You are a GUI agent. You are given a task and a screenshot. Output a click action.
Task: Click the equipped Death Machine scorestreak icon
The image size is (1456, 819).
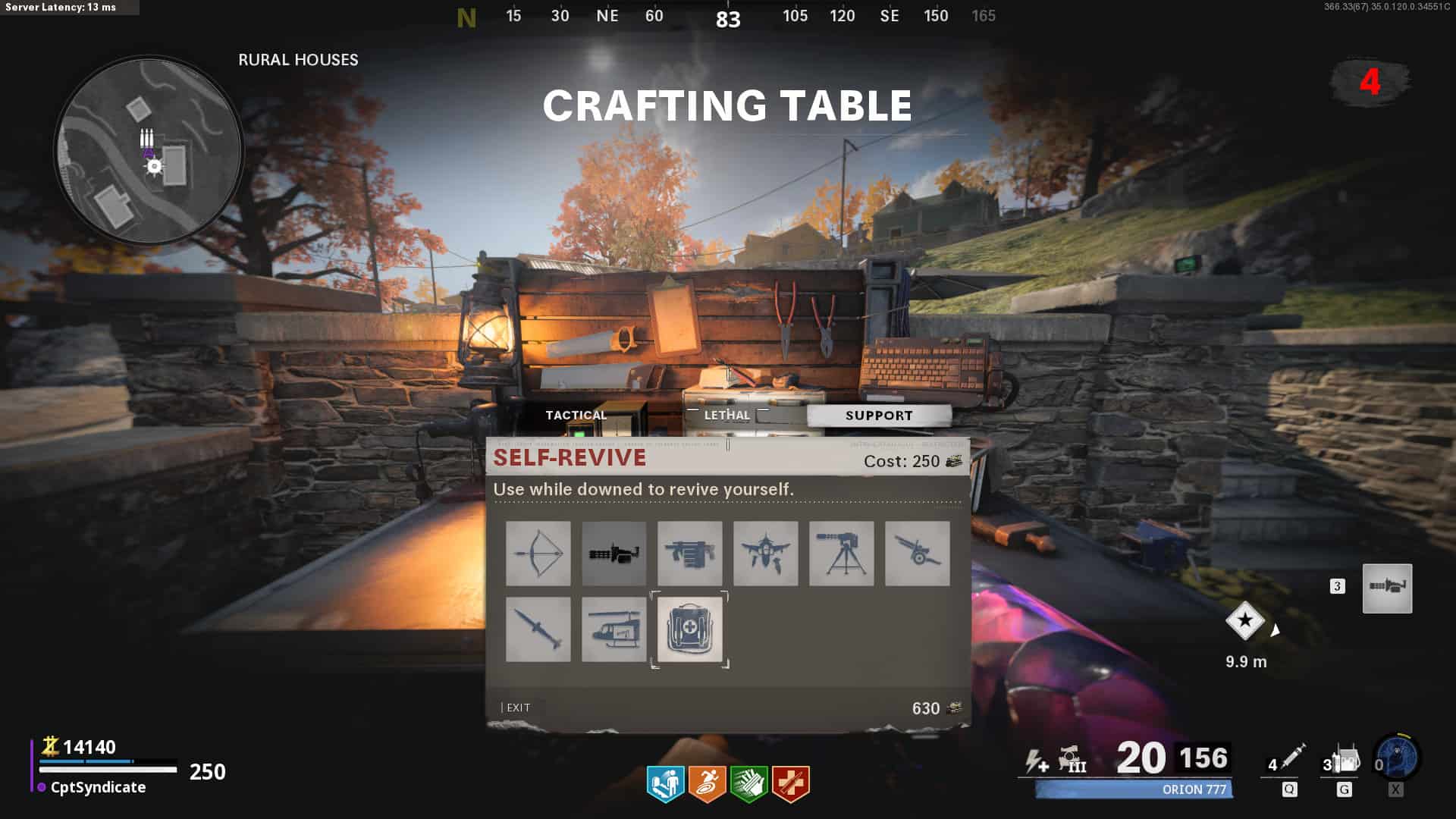tap(1387, 588)
